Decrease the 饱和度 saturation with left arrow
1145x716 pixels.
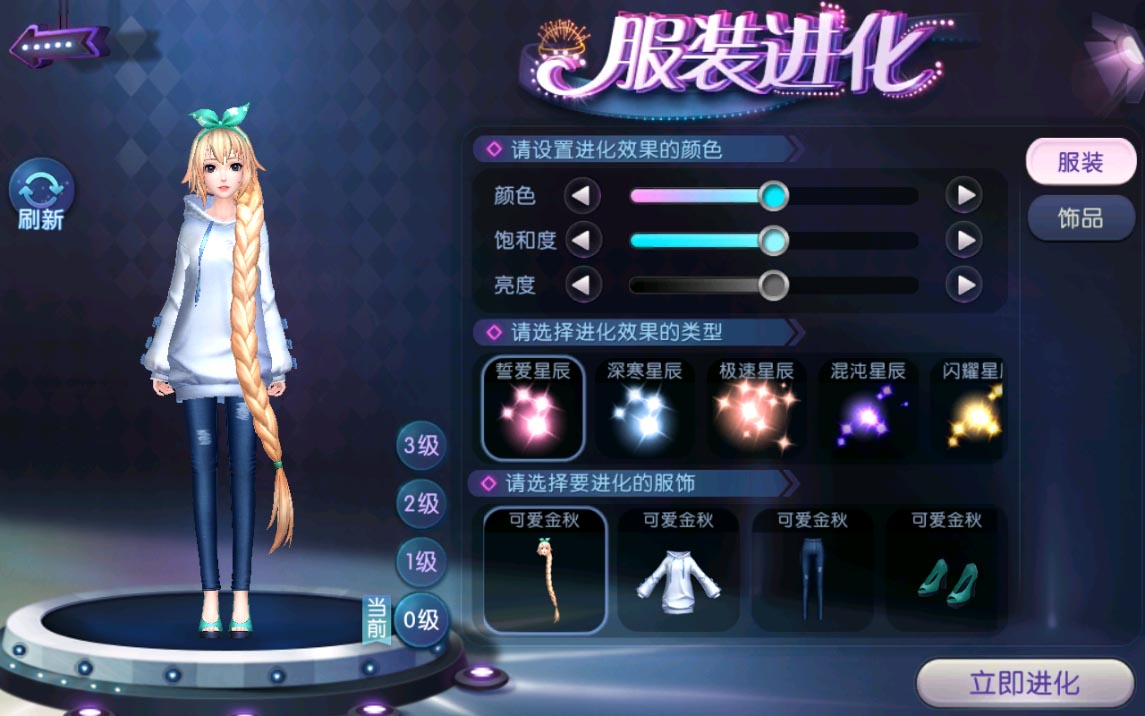pyautogui.click(x=582, y=240)
